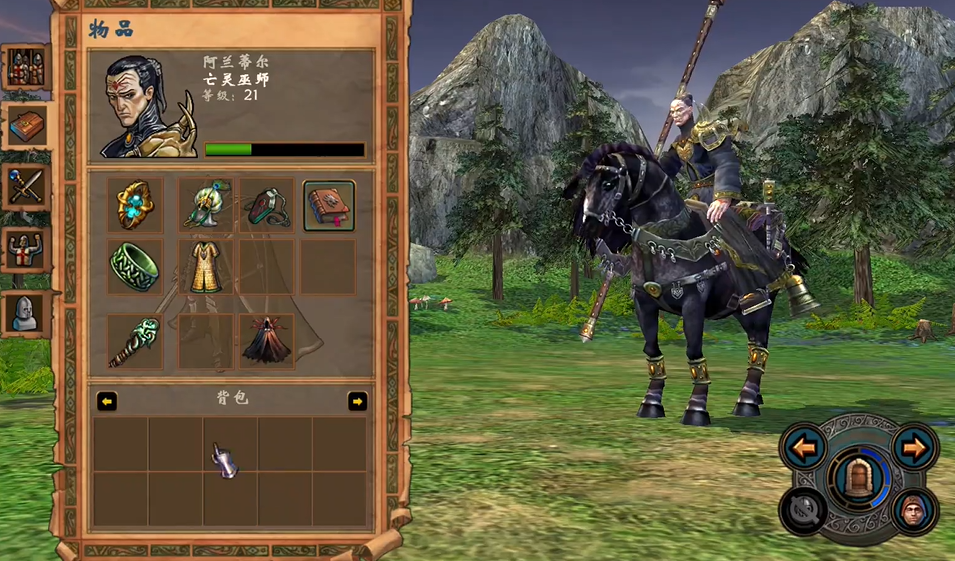Open the red spellbook slot

pos(328,206)
